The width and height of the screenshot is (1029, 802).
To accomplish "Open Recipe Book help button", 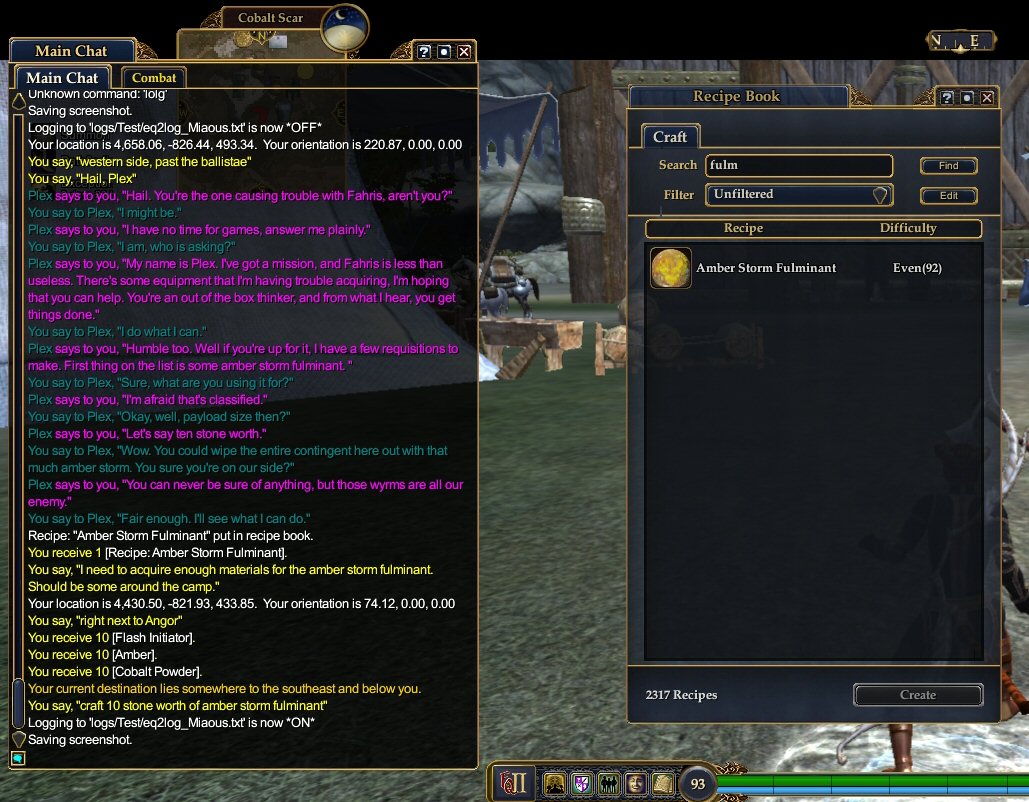I will click(x=947, y=97).
